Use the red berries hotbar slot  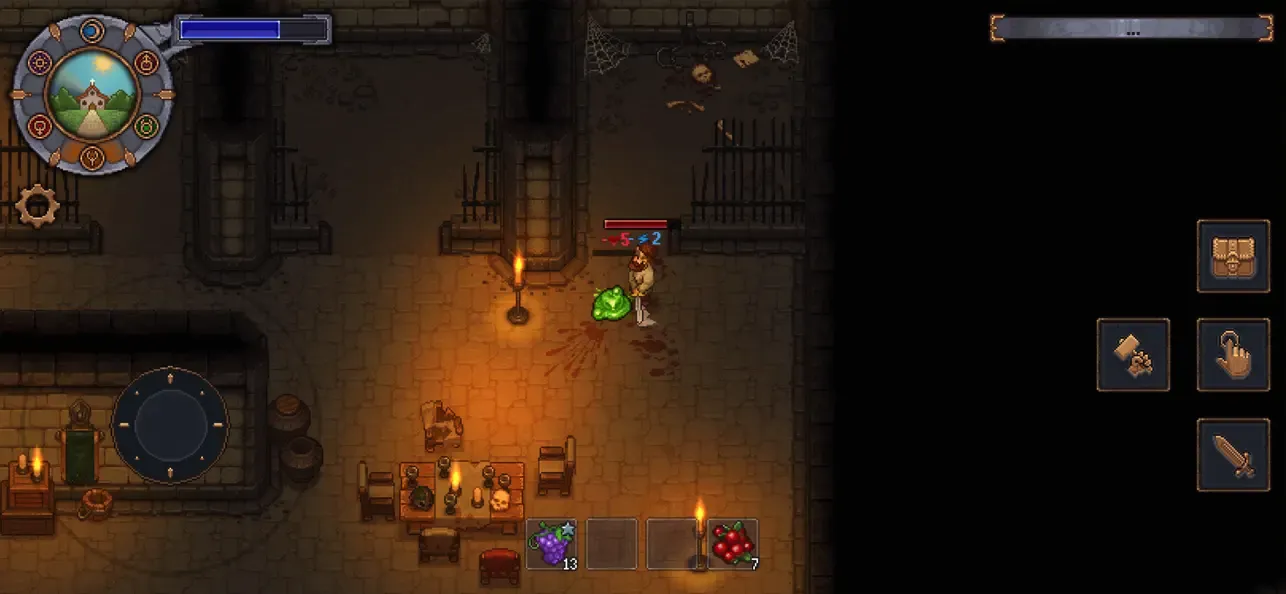(733, 544)
